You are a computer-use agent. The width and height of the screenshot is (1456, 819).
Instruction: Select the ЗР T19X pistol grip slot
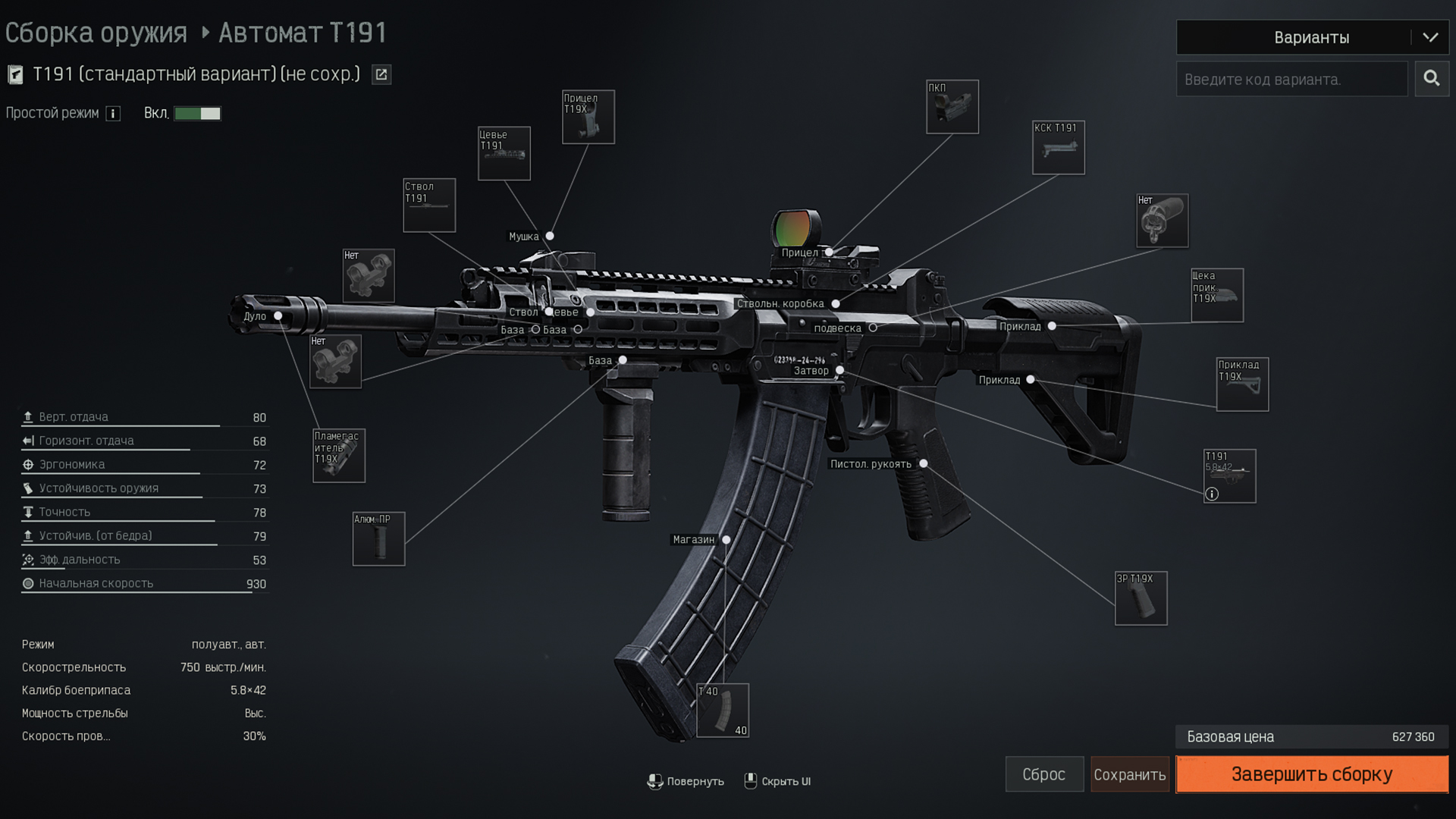pos(1141,598)
